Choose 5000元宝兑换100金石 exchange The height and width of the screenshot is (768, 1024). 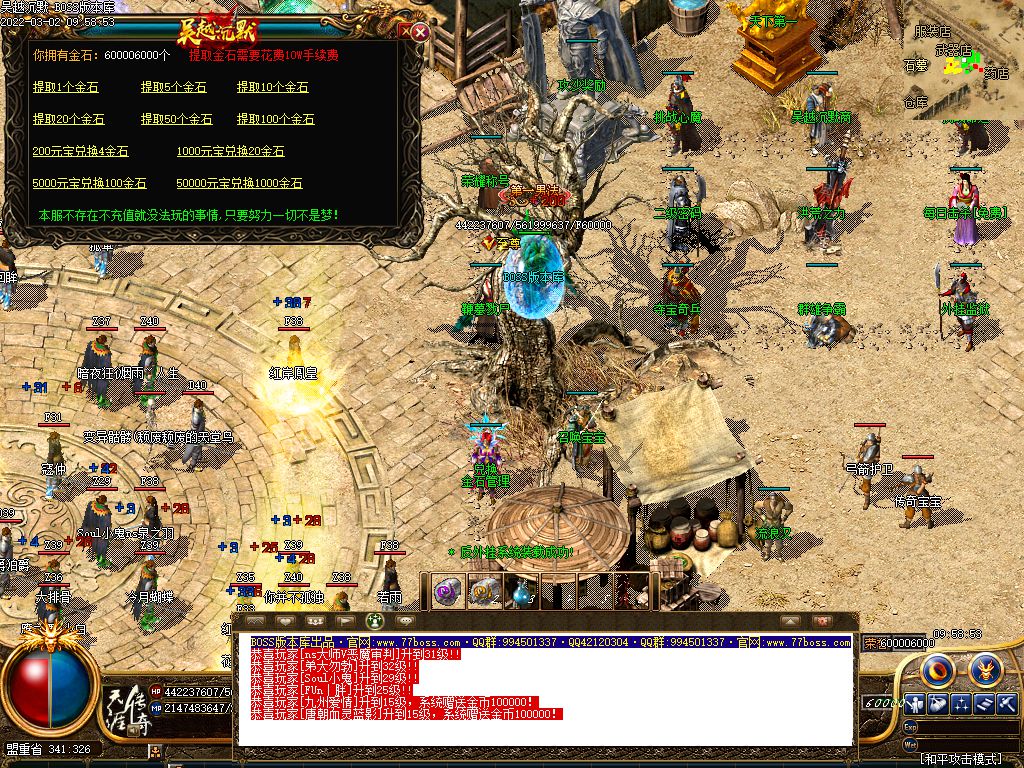pos(89,183)
